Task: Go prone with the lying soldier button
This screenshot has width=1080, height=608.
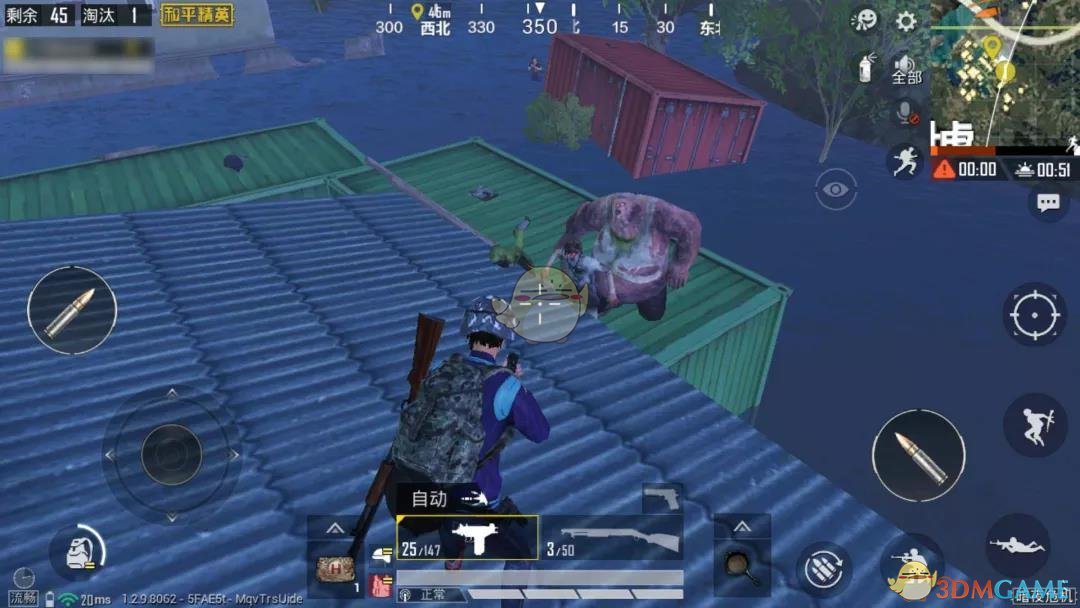Action: (x=1017, y=546)
